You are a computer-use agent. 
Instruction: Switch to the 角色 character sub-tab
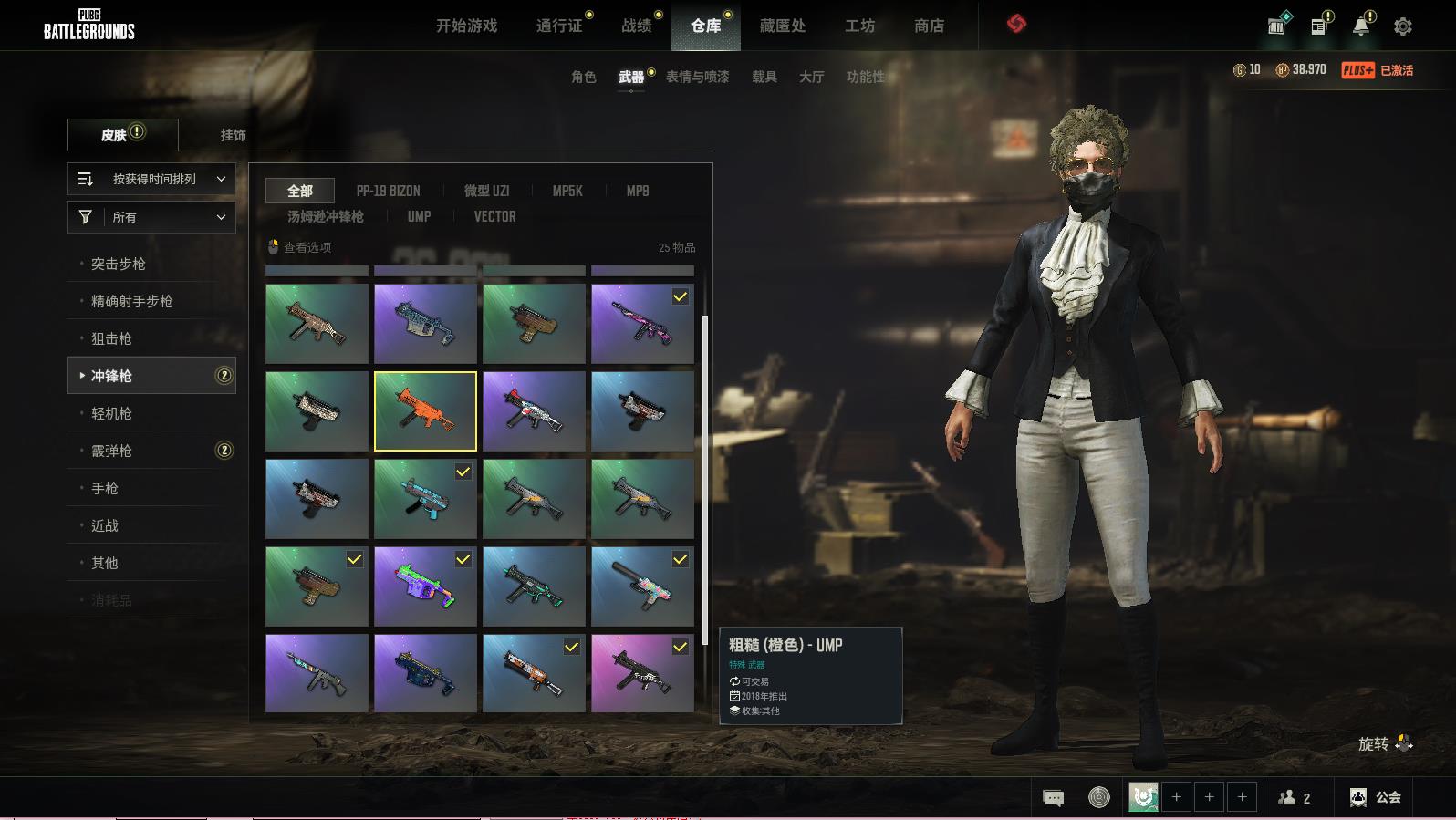click(x=583, y=77)
